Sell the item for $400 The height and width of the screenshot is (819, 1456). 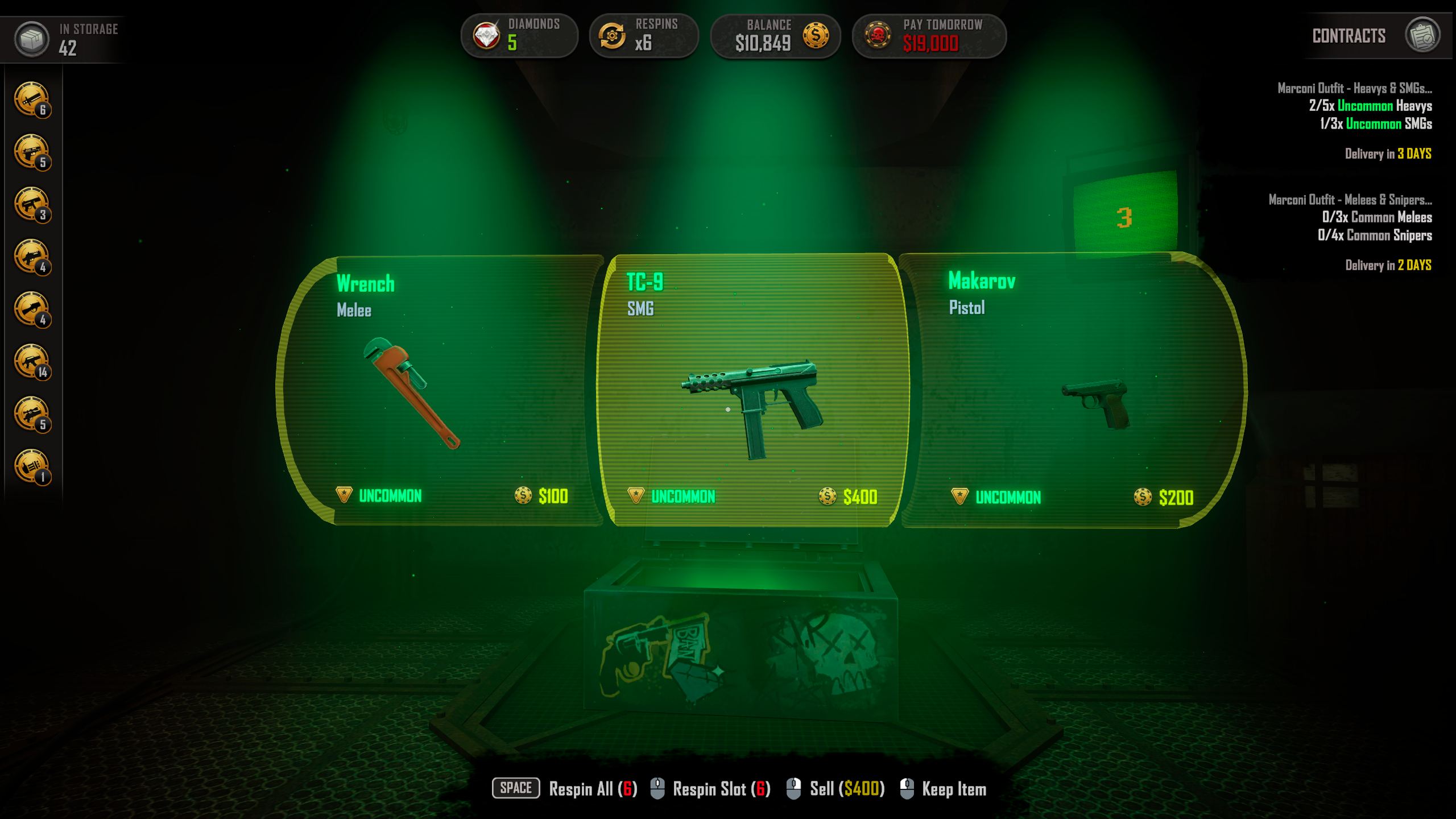(846, 789)
